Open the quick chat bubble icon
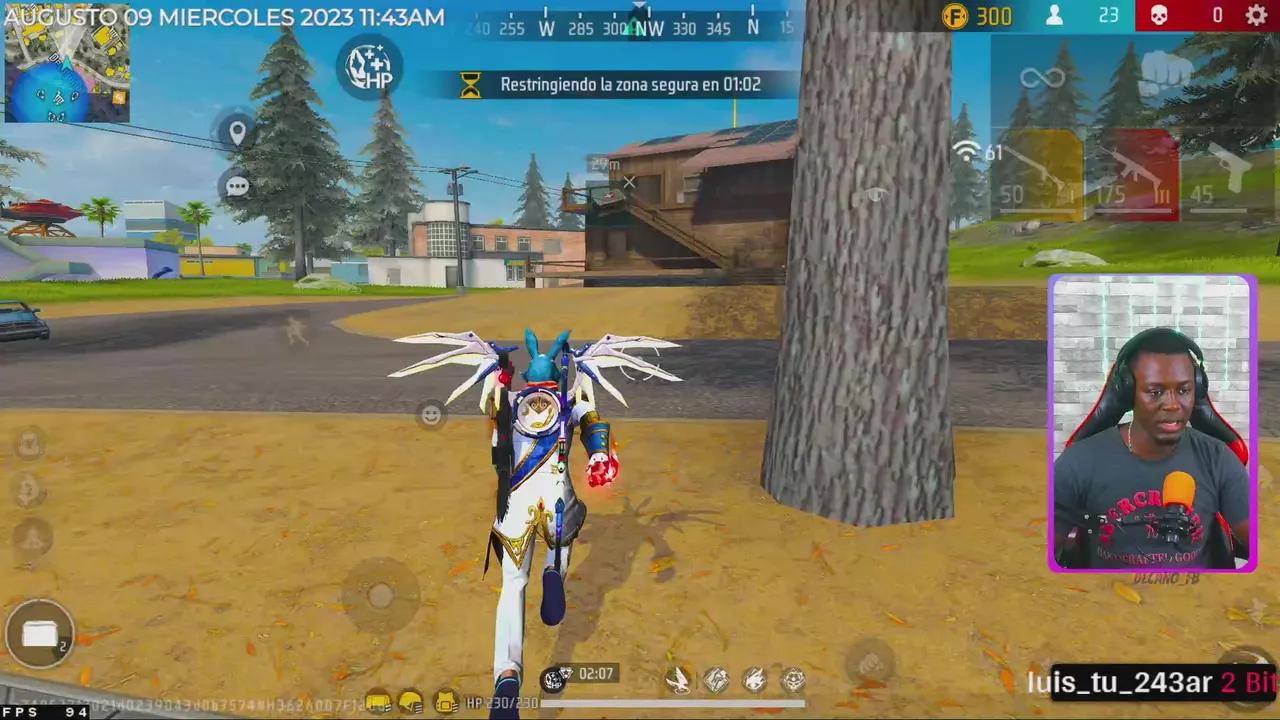This screenshot has height=720, width=1280. coord(238,187)
